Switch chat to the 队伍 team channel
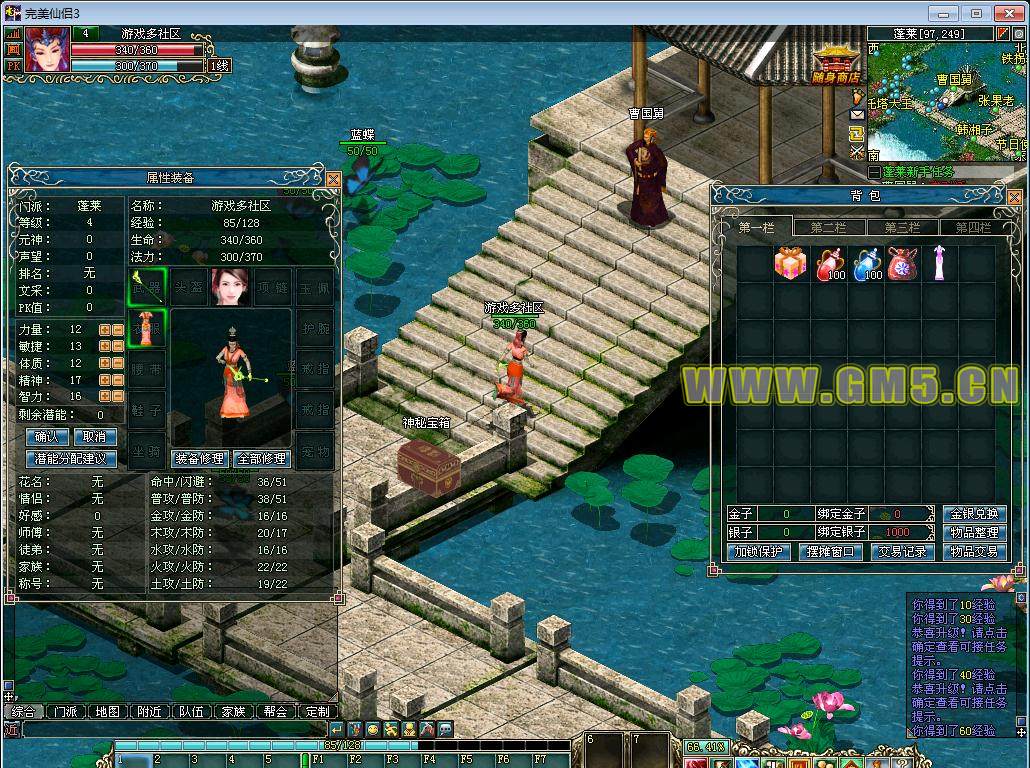1030x768 pixels. pyautogui.click(x=191, y=712)
